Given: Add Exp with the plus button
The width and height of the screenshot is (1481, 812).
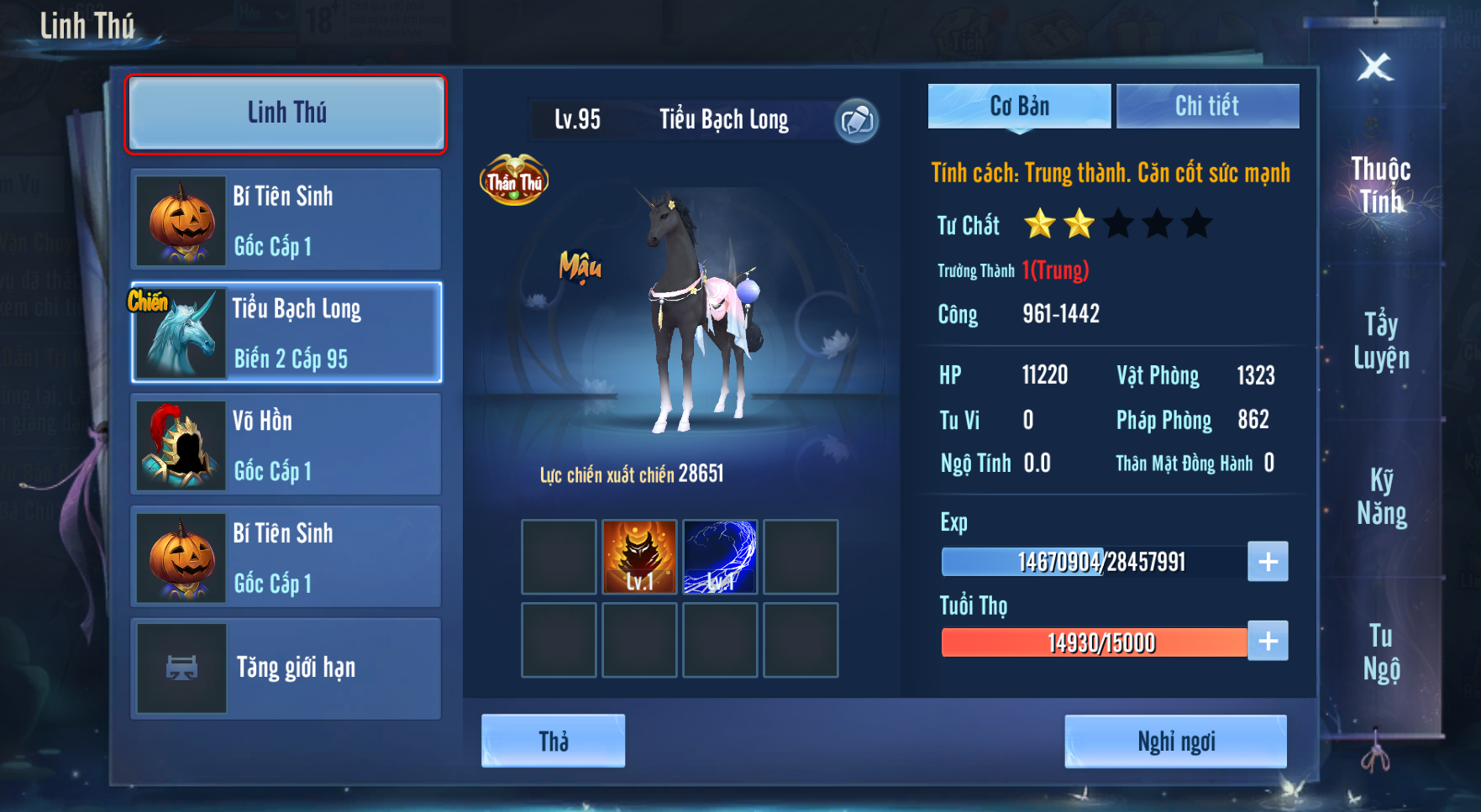Looking at the screenshot, I should [x=1268, y=562].
